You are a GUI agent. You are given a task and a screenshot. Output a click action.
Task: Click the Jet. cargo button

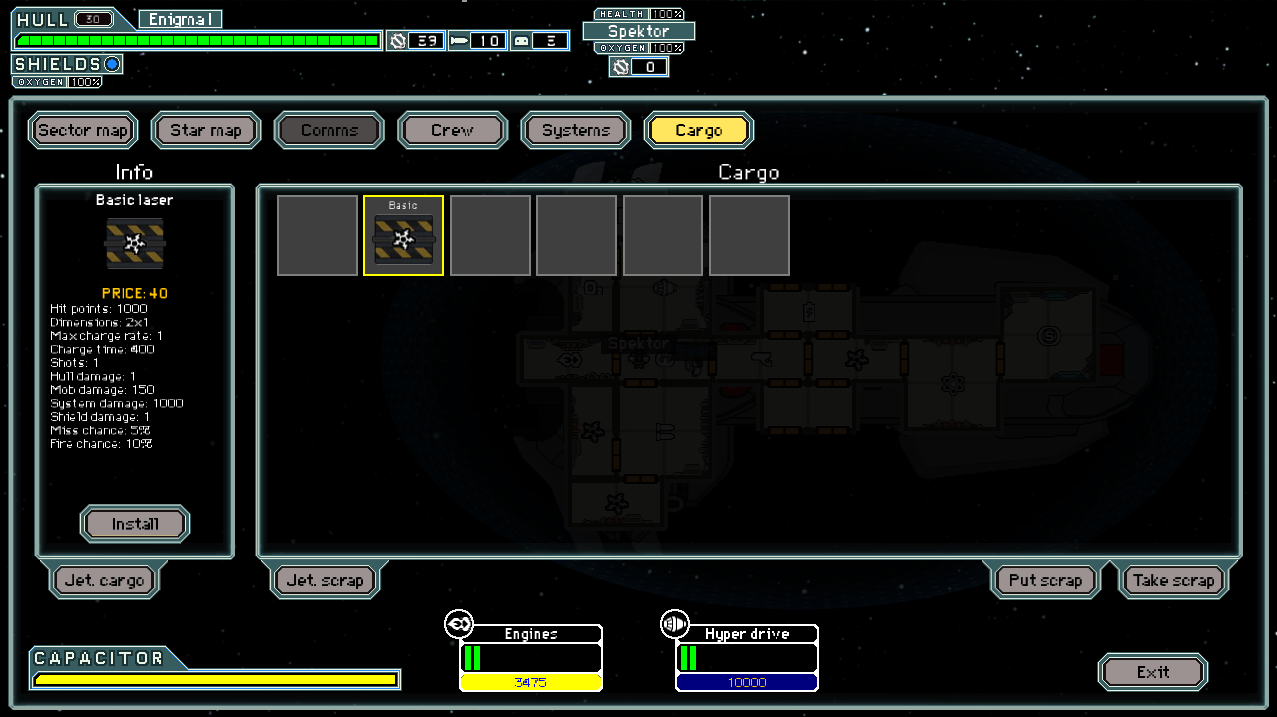104,580
